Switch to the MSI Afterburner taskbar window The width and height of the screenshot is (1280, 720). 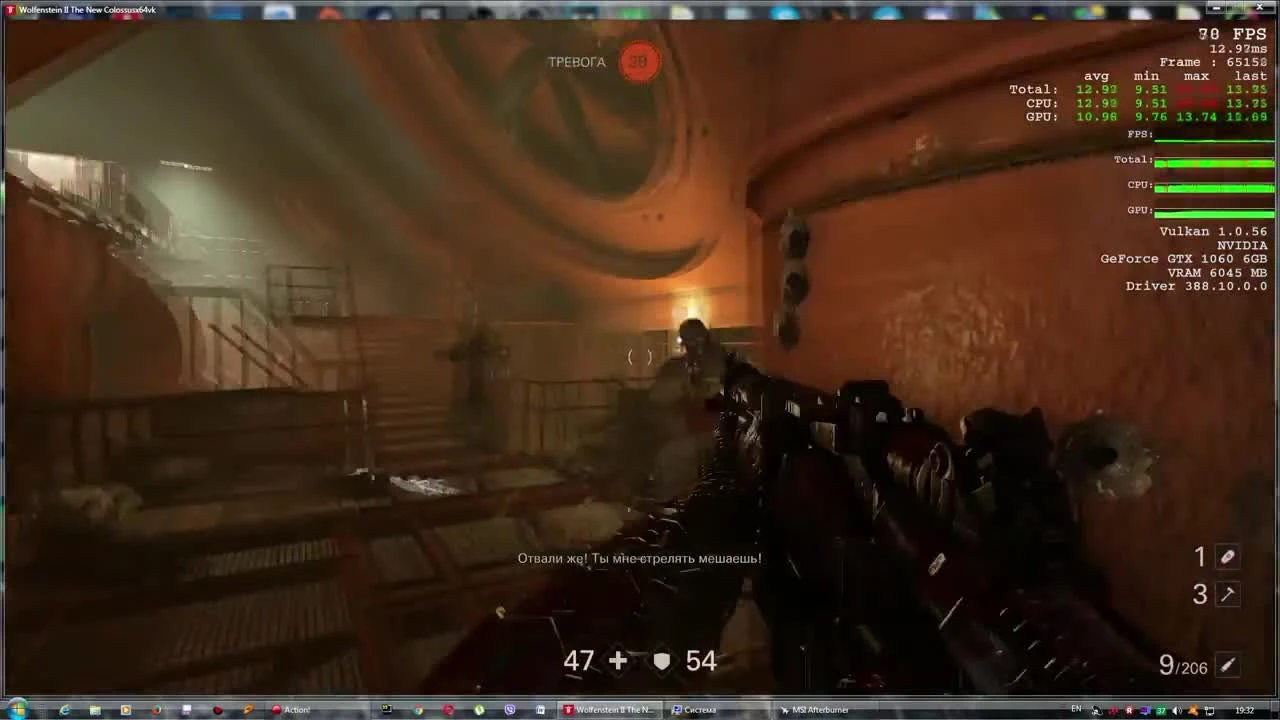point(820,709)
